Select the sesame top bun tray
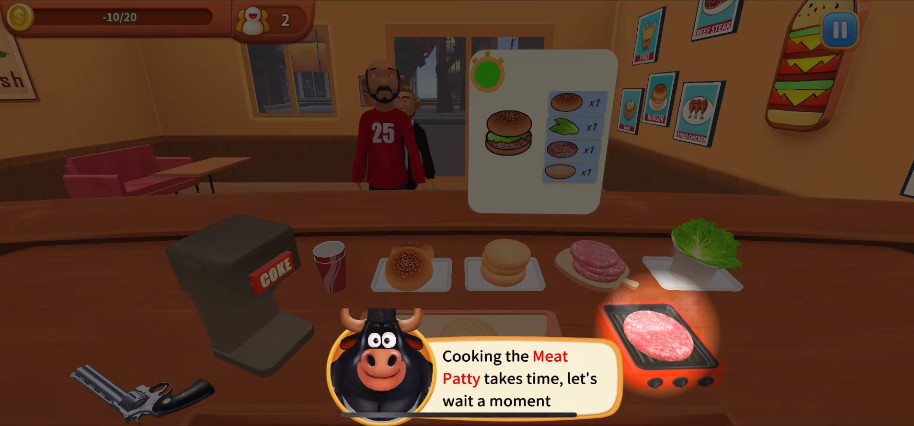914x426 pixels. (409, 265)
